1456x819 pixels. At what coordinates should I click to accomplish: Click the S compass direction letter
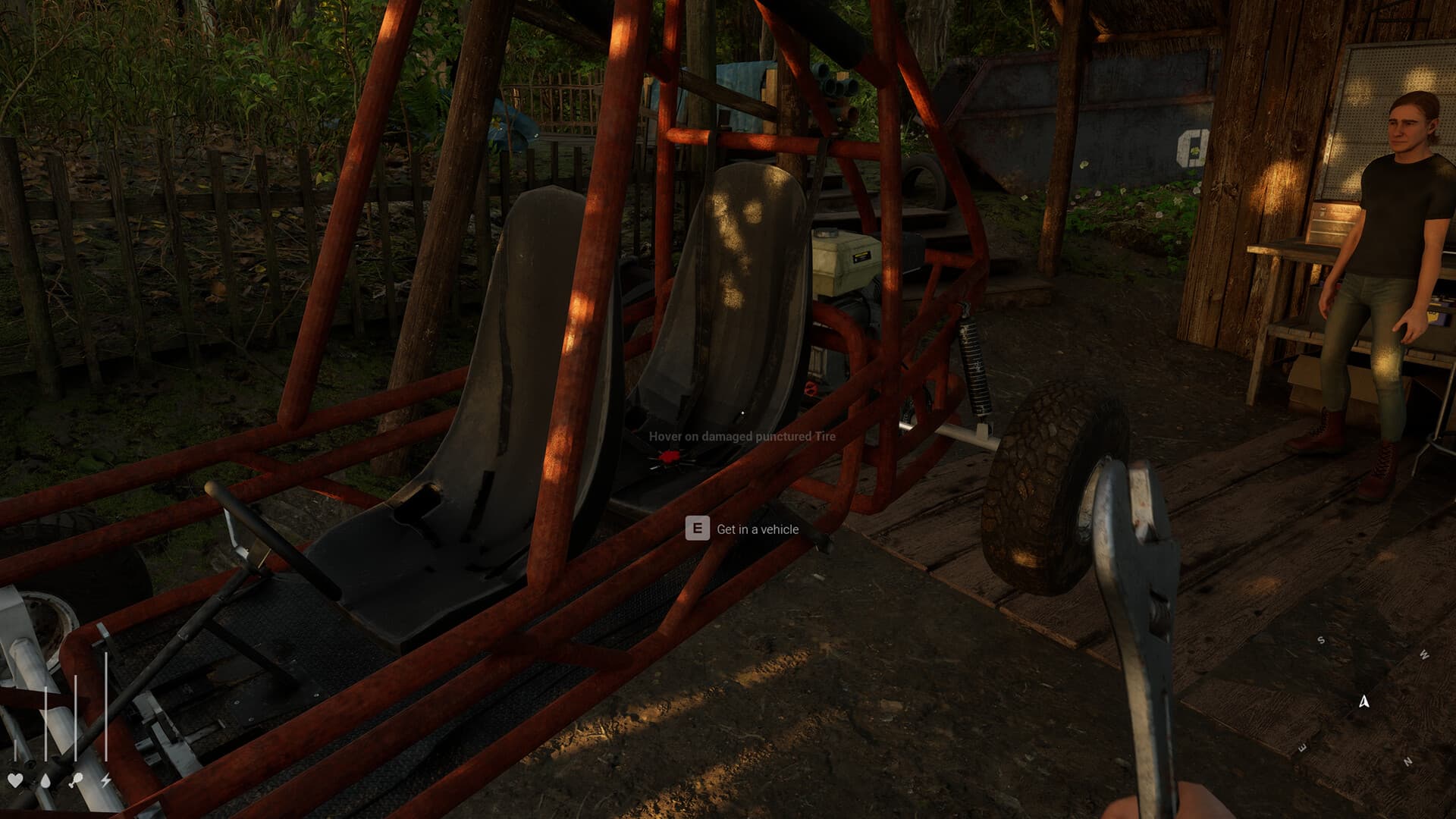pos(1321,640)
